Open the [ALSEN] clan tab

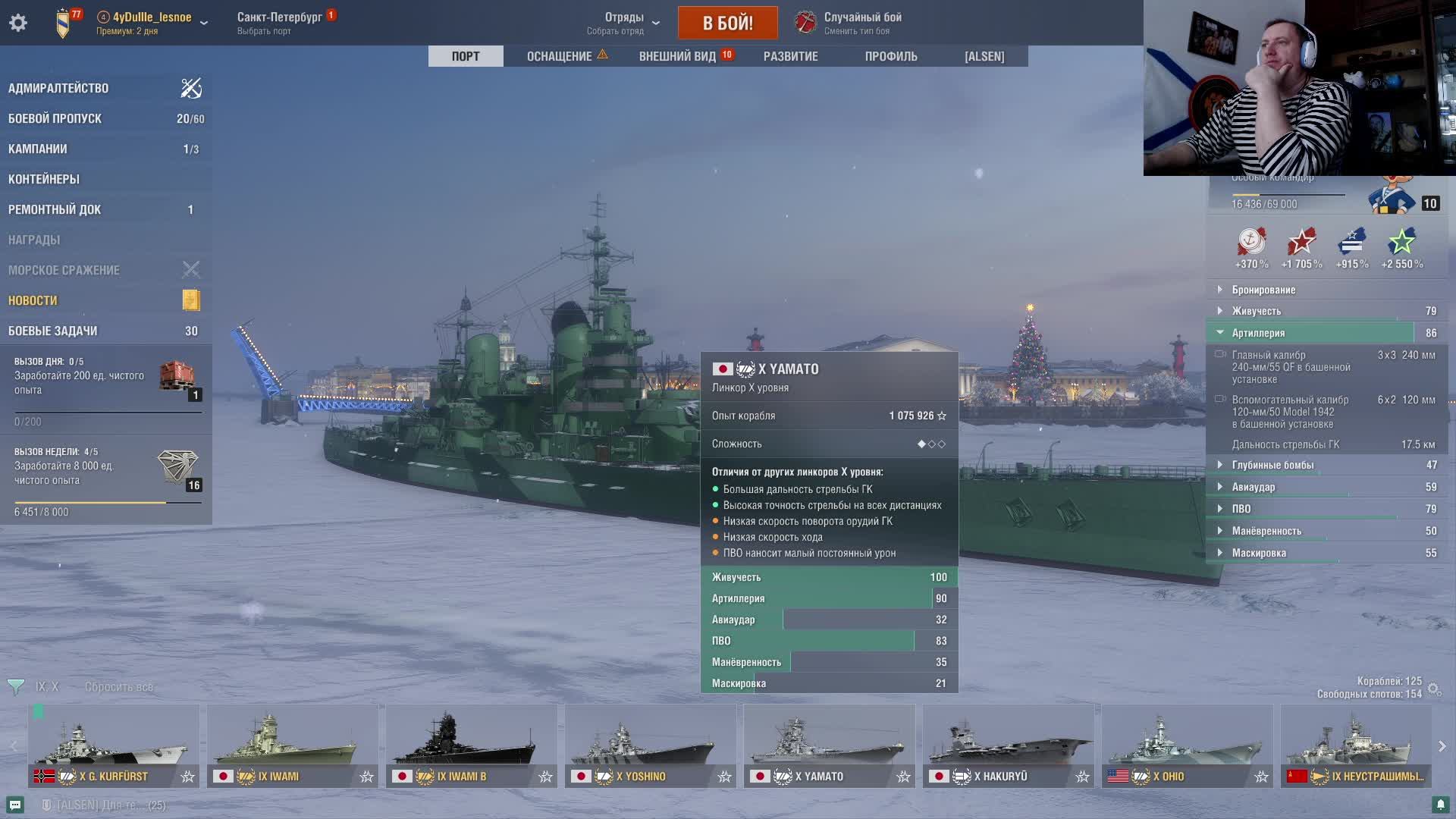click(984, 56)
